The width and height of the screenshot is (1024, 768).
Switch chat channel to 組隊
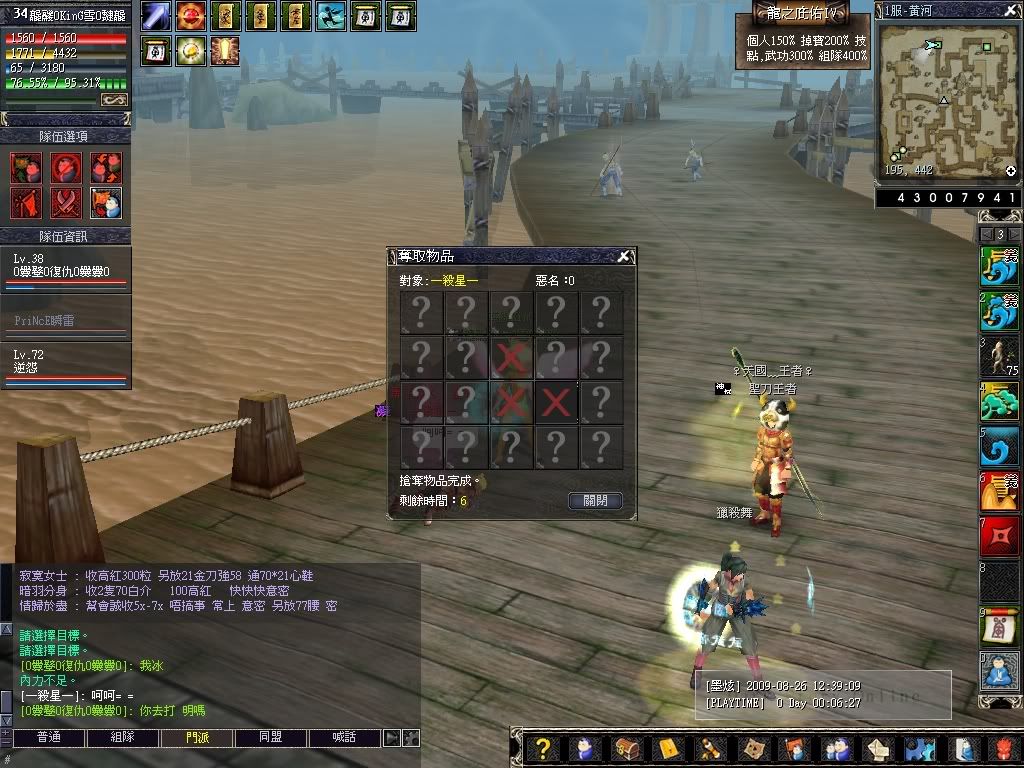click(x=123, y=738)
